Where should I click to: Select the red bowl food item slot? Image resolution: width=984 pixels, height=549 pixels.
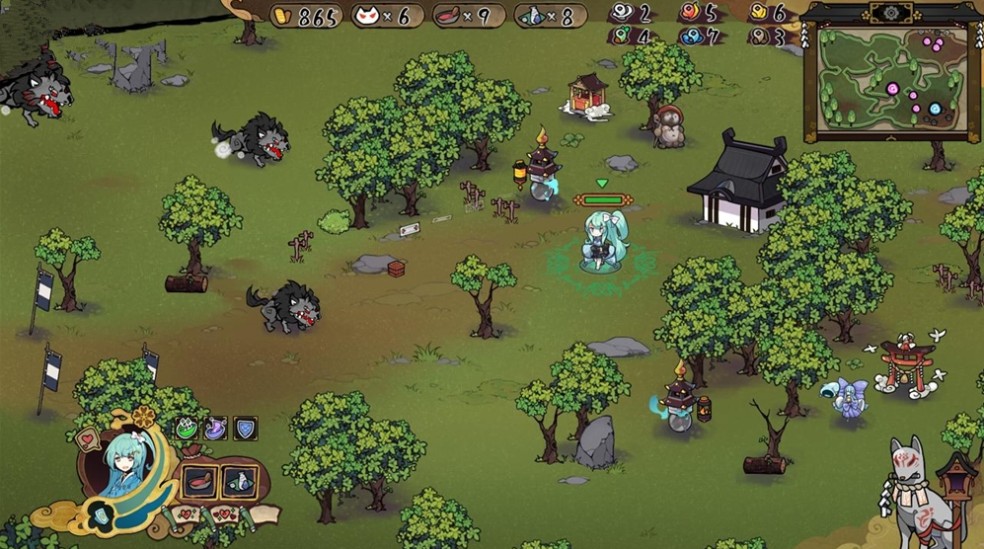tap(200, 481)
